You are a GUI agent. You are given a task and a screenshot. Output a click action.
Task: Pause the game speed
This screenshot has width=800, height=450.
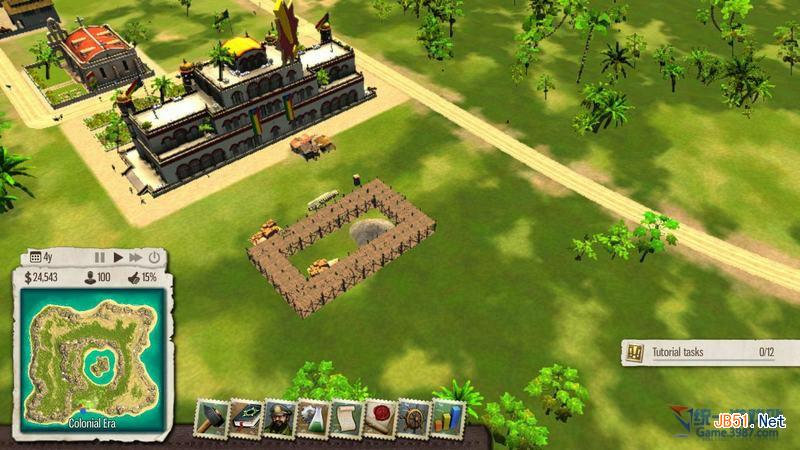(x=100, y=257)
